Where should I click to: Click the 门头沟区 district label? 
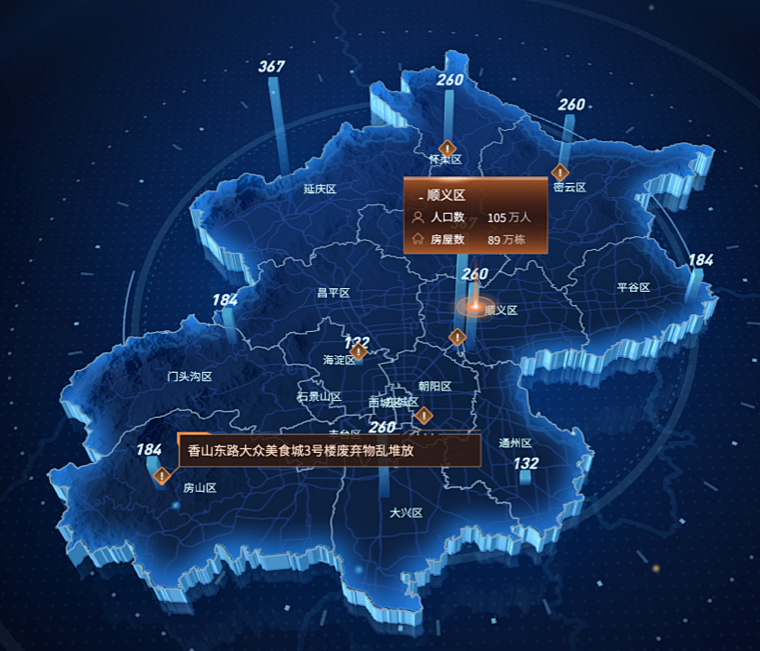190,377
